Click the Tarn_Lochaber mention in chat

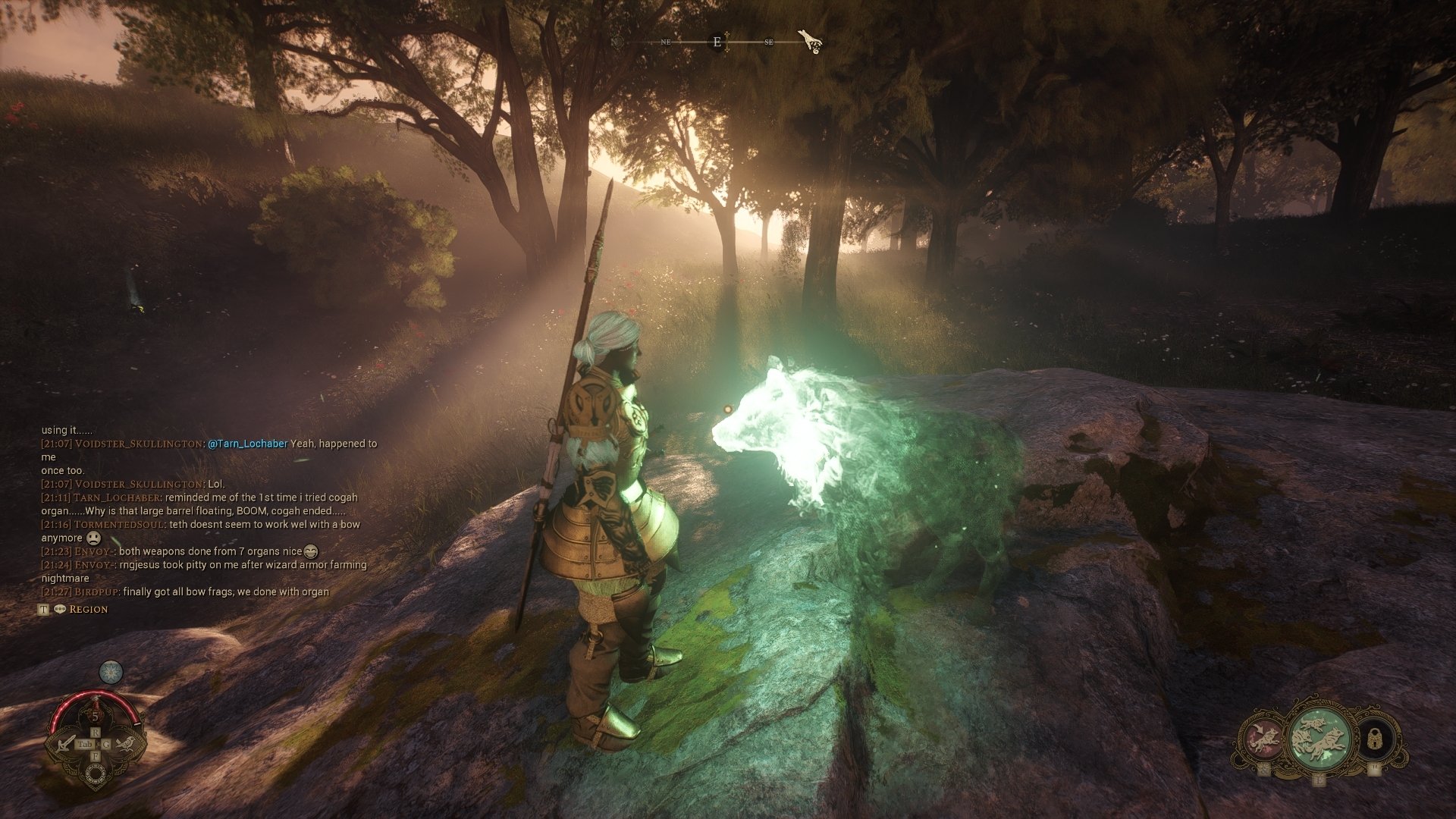(x=247, y=444)
